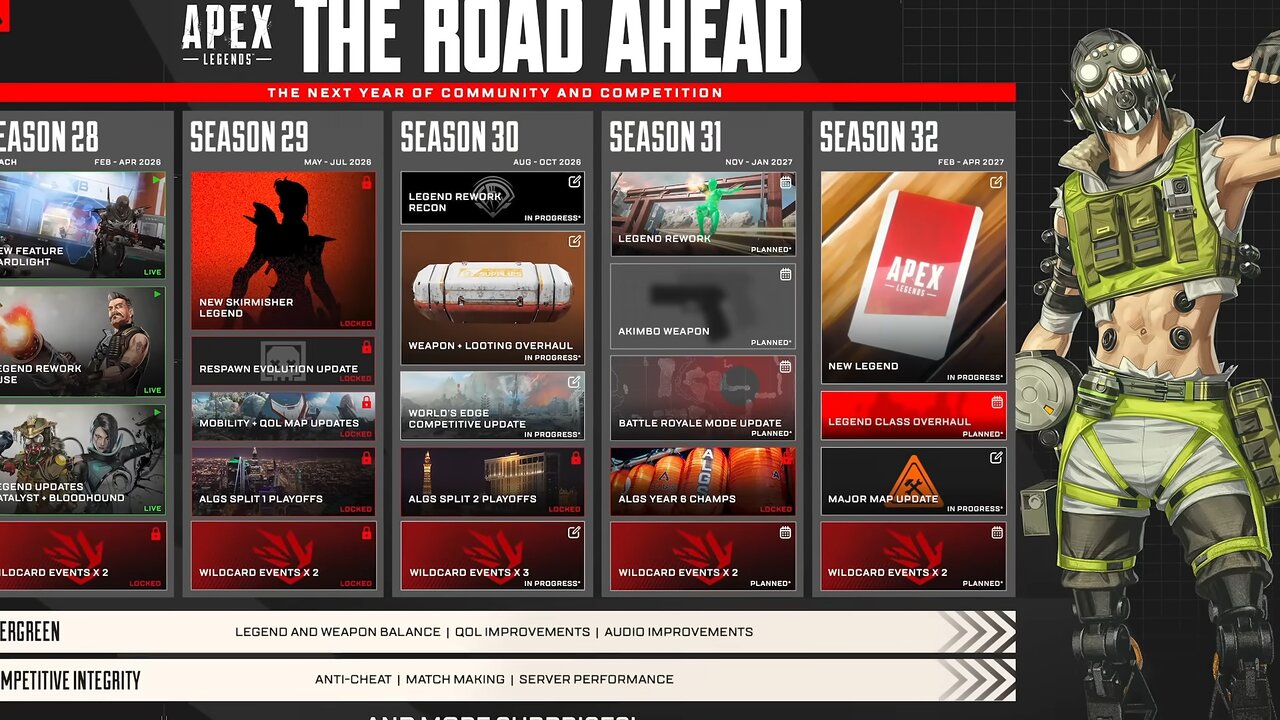Select the Legend Class Overhaul card

pos(913,415)
